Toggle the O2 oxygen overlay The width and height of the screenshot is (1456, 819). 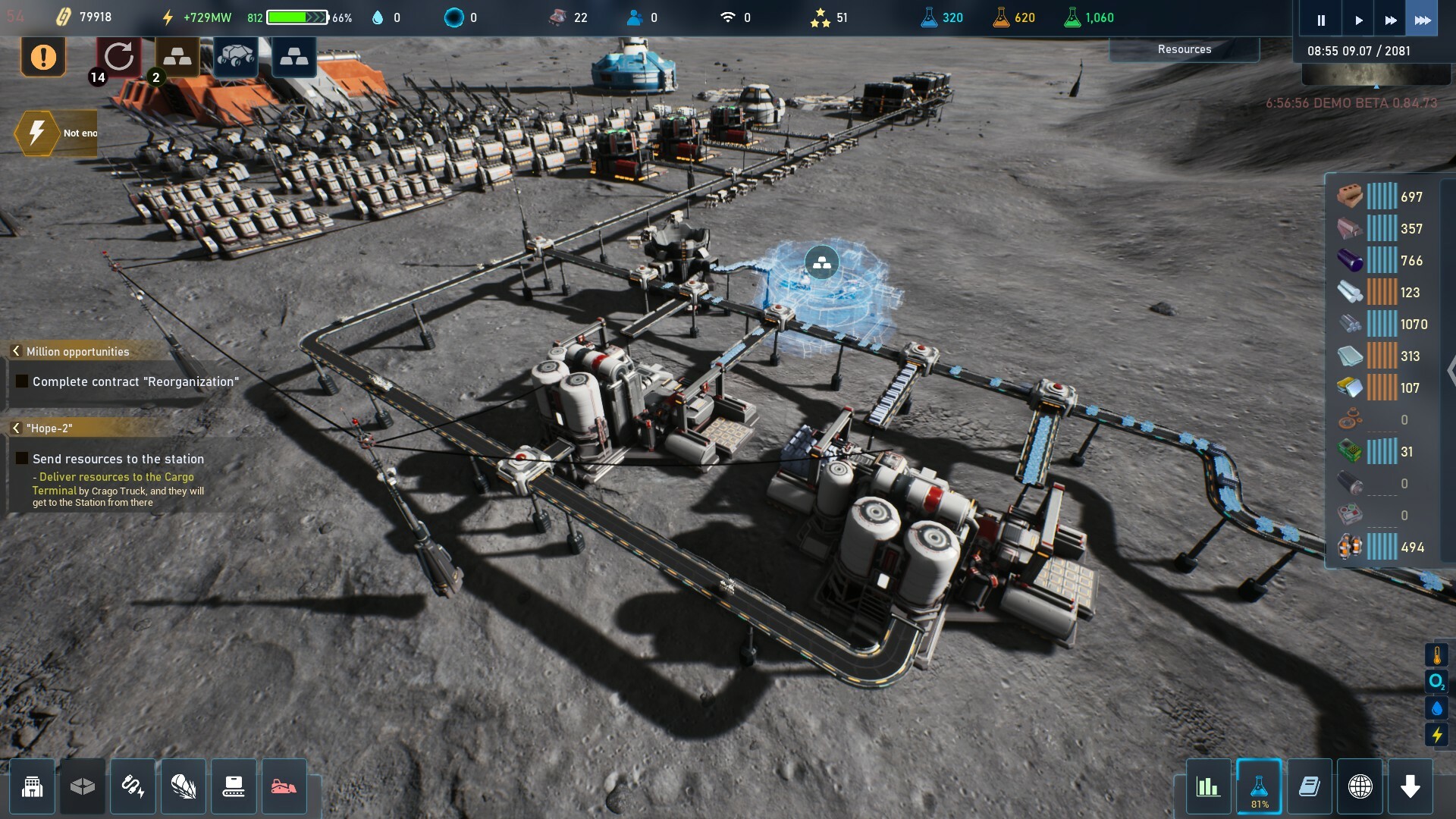click(x=1436, y=682)
